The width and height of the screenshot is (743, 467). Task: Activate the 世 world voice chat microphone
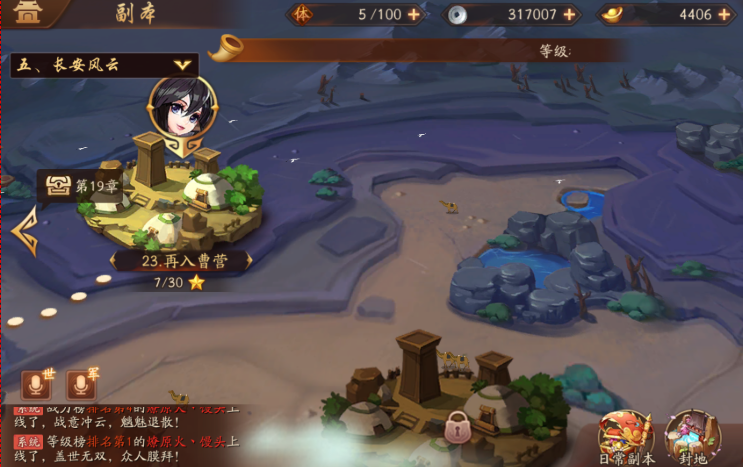click(38, 384)
